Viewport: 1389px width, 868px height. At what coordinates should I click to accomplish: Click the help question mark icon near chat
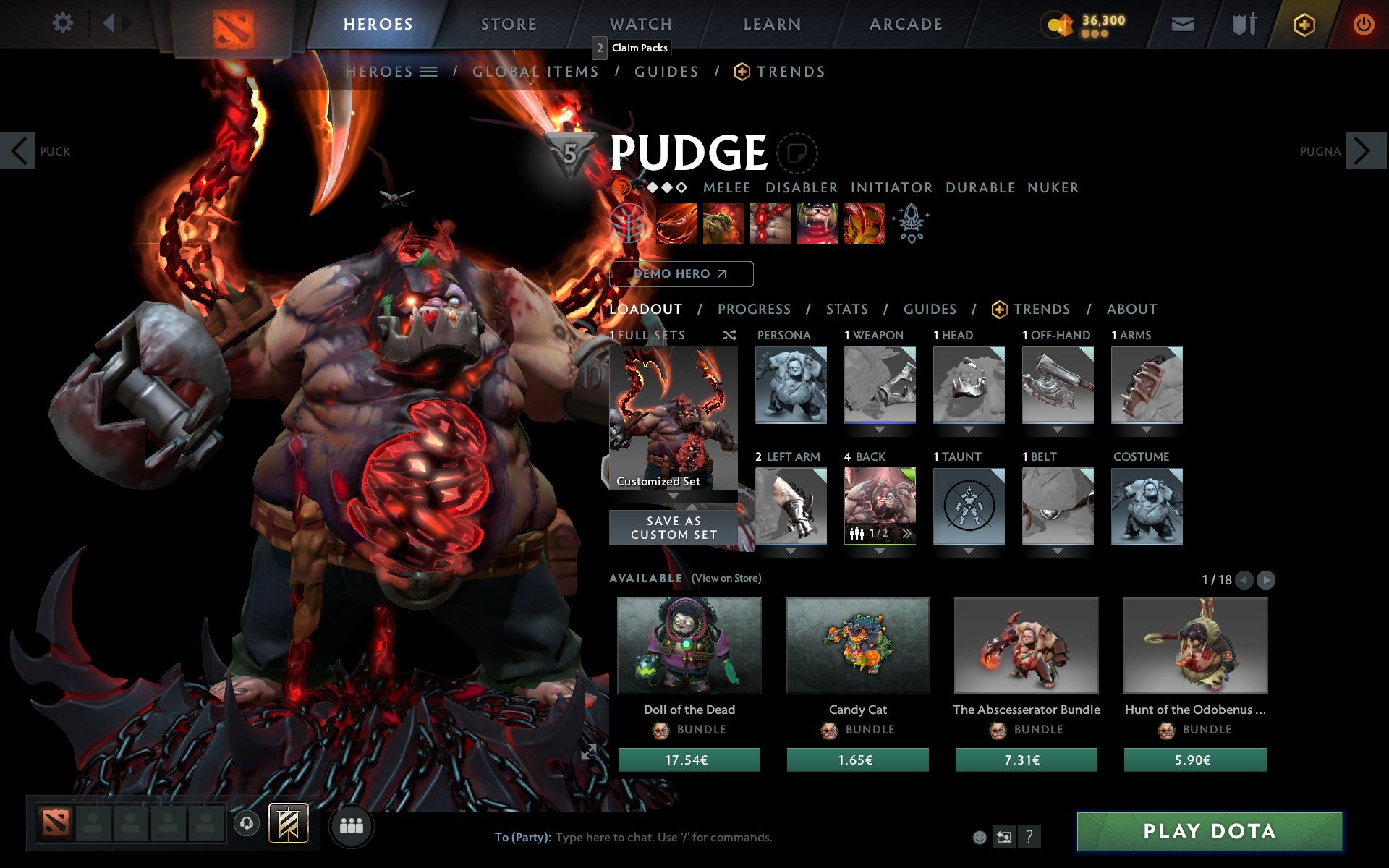[x=1029, y=838]
